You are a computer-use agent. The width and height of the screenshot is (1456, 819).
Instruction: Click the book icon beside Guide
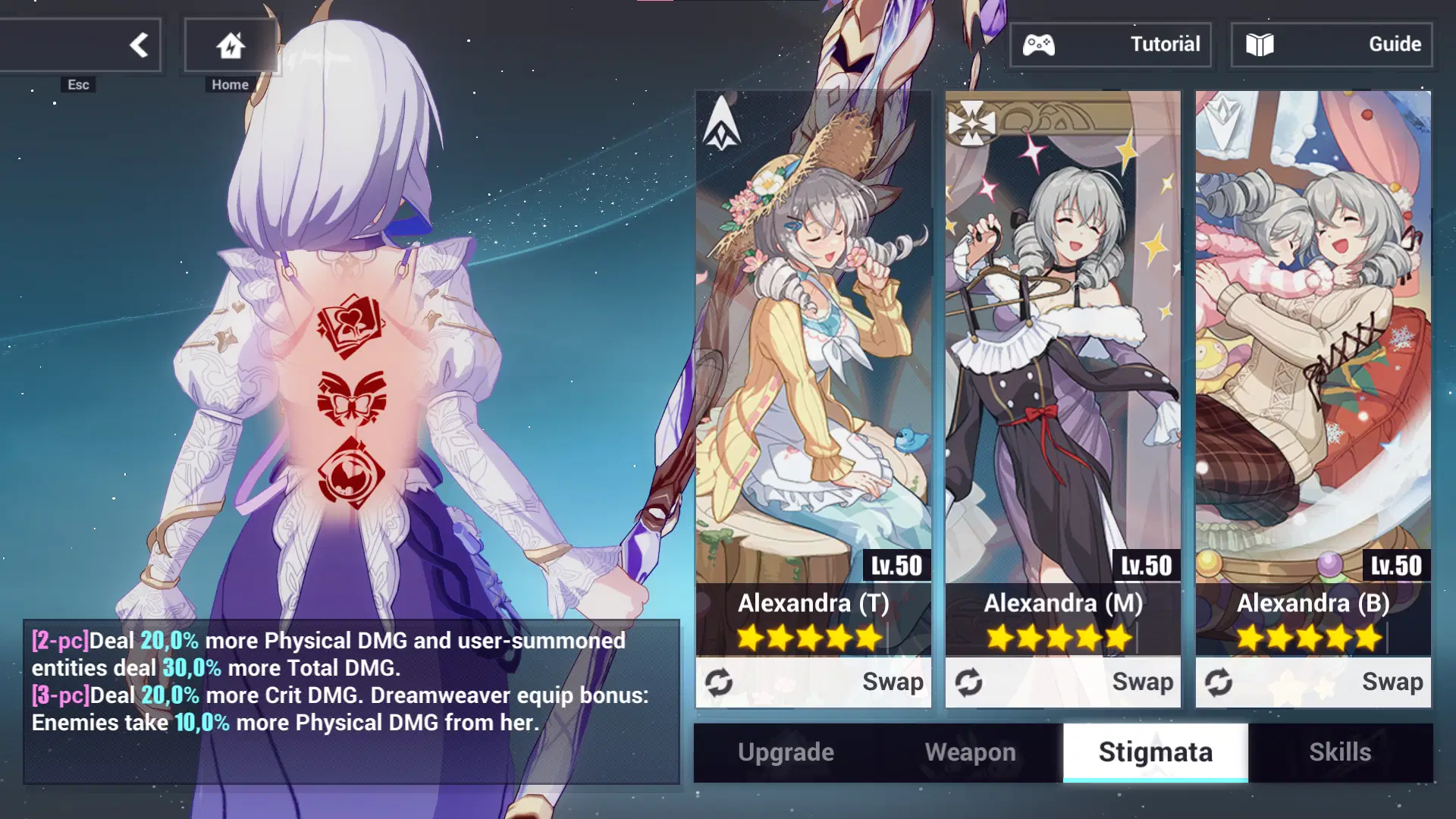point(1261,44)
